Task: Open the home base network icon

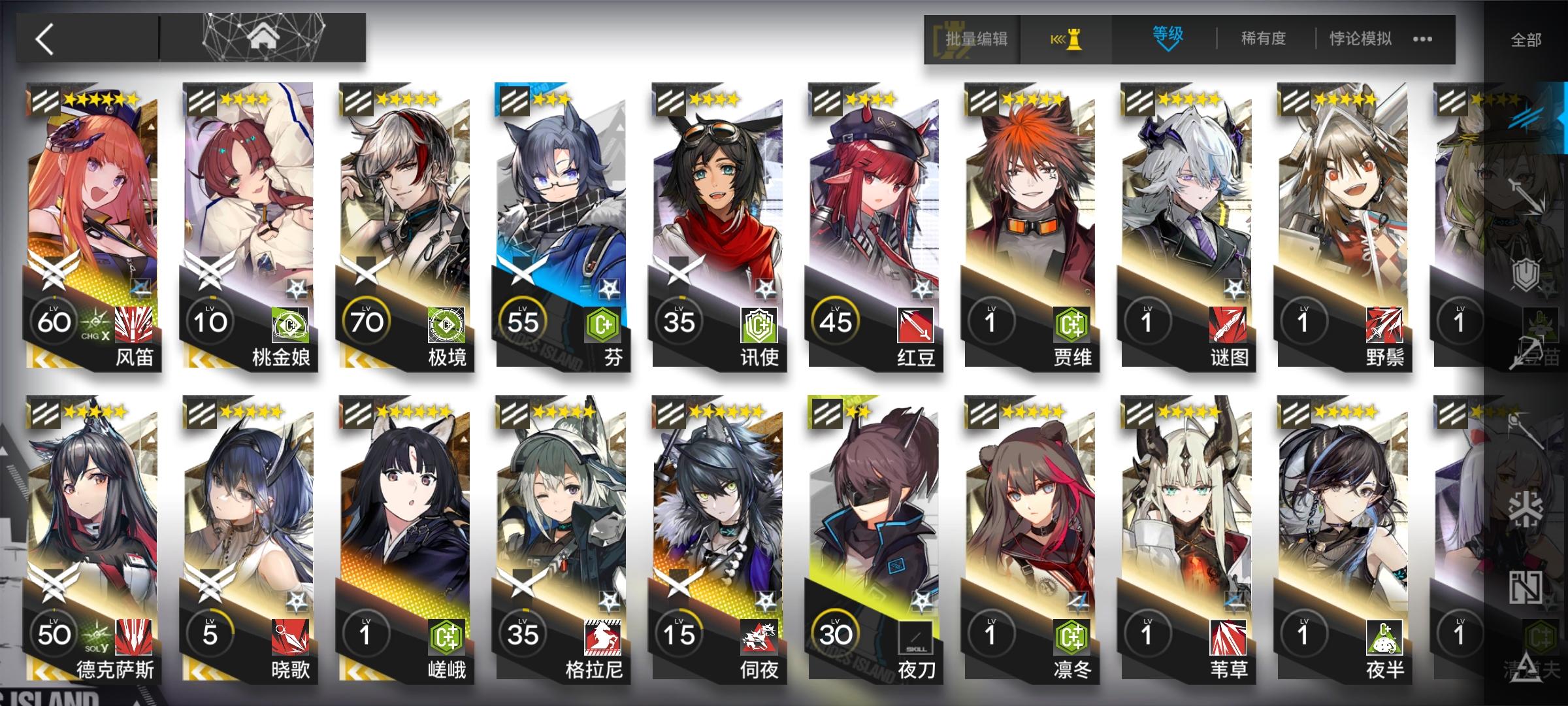Action: point(263,36)
